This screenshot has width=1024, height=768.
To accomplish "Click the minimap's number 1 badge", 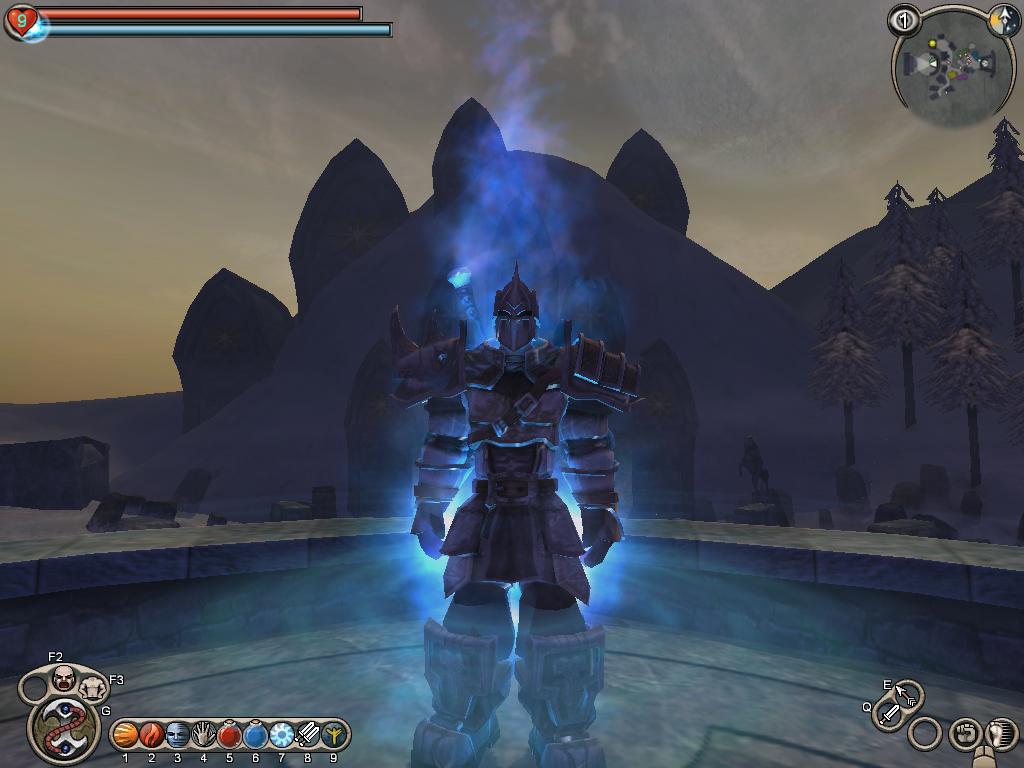I will [904, 20].
